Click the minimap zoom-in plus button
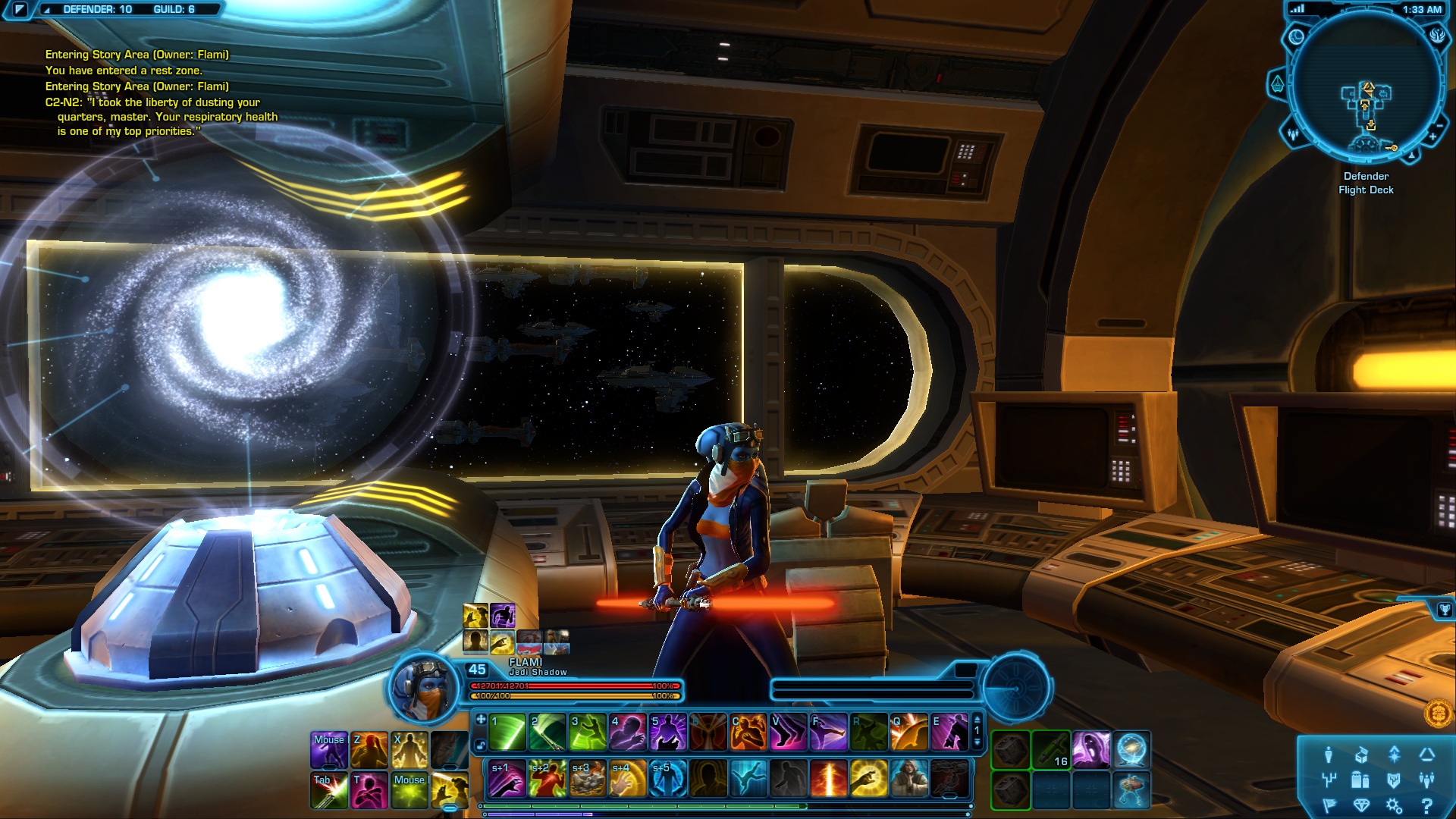Screen dimensions: 1456x819 tap(1432, 136)
